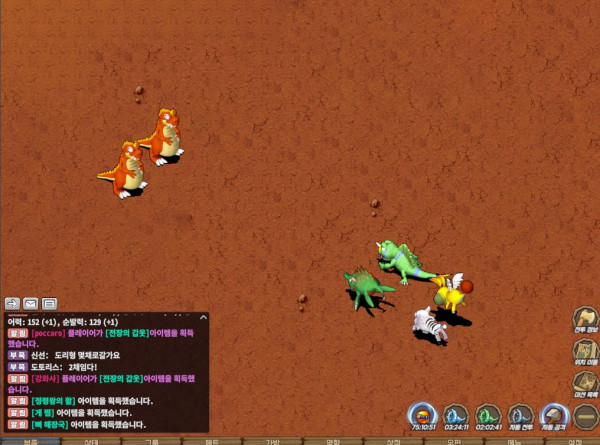
Task: Open the chat options button with lines icon
Action: click(x=49, y=302)
